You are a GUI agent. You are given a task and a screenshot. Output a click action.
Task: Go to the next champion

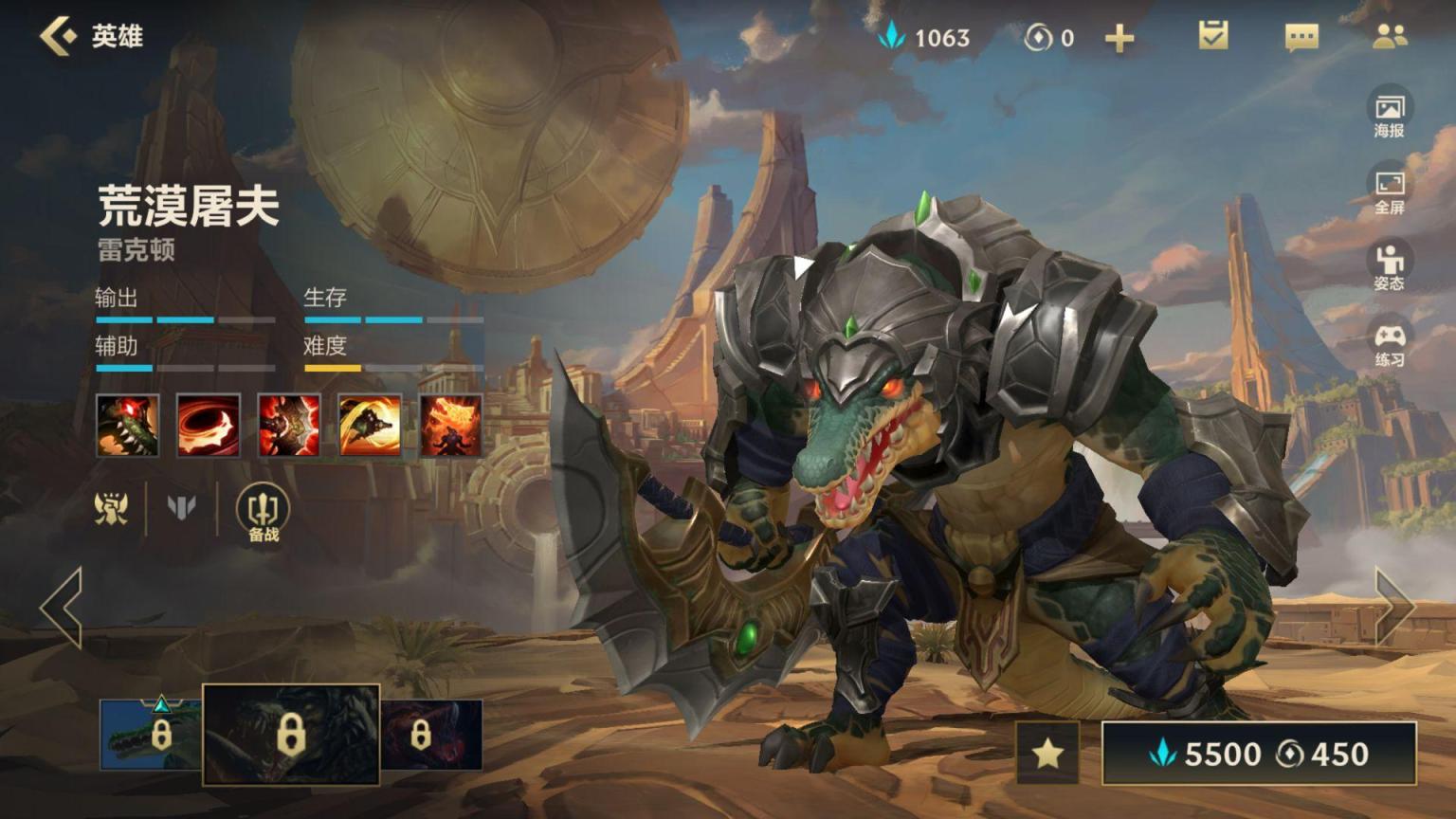[x=1394, y=608]
